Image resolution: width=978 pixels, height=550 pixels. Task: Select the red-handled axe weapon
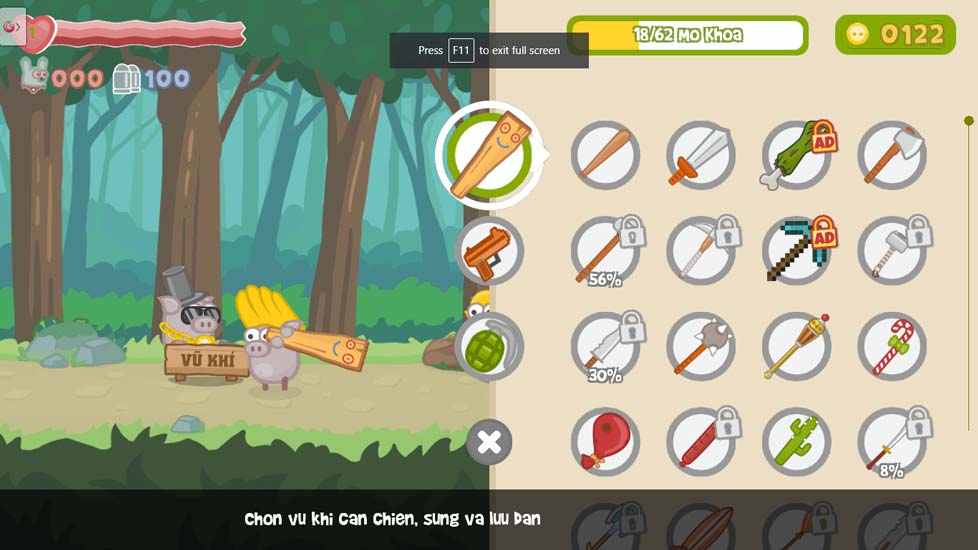point(891,155)
